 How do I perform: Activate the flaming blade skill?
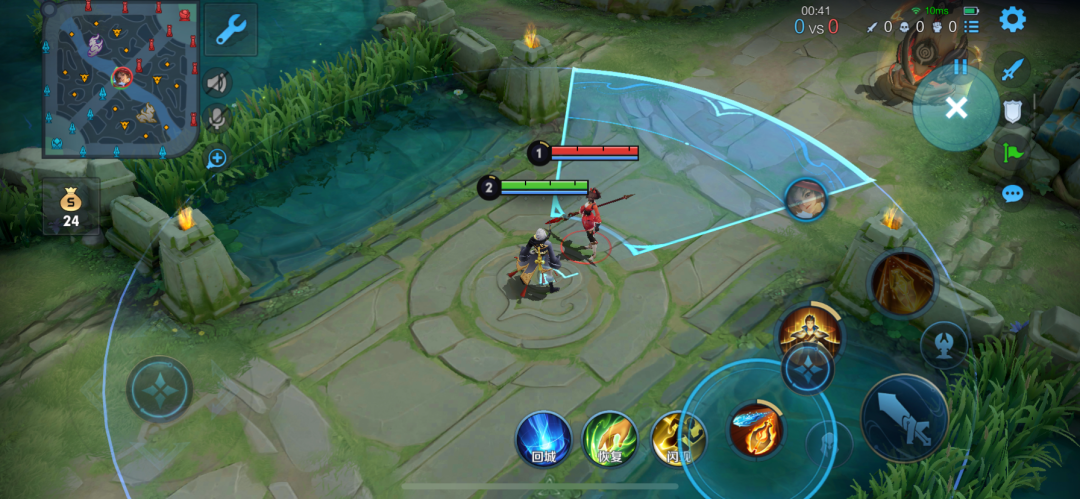[756, 429]
